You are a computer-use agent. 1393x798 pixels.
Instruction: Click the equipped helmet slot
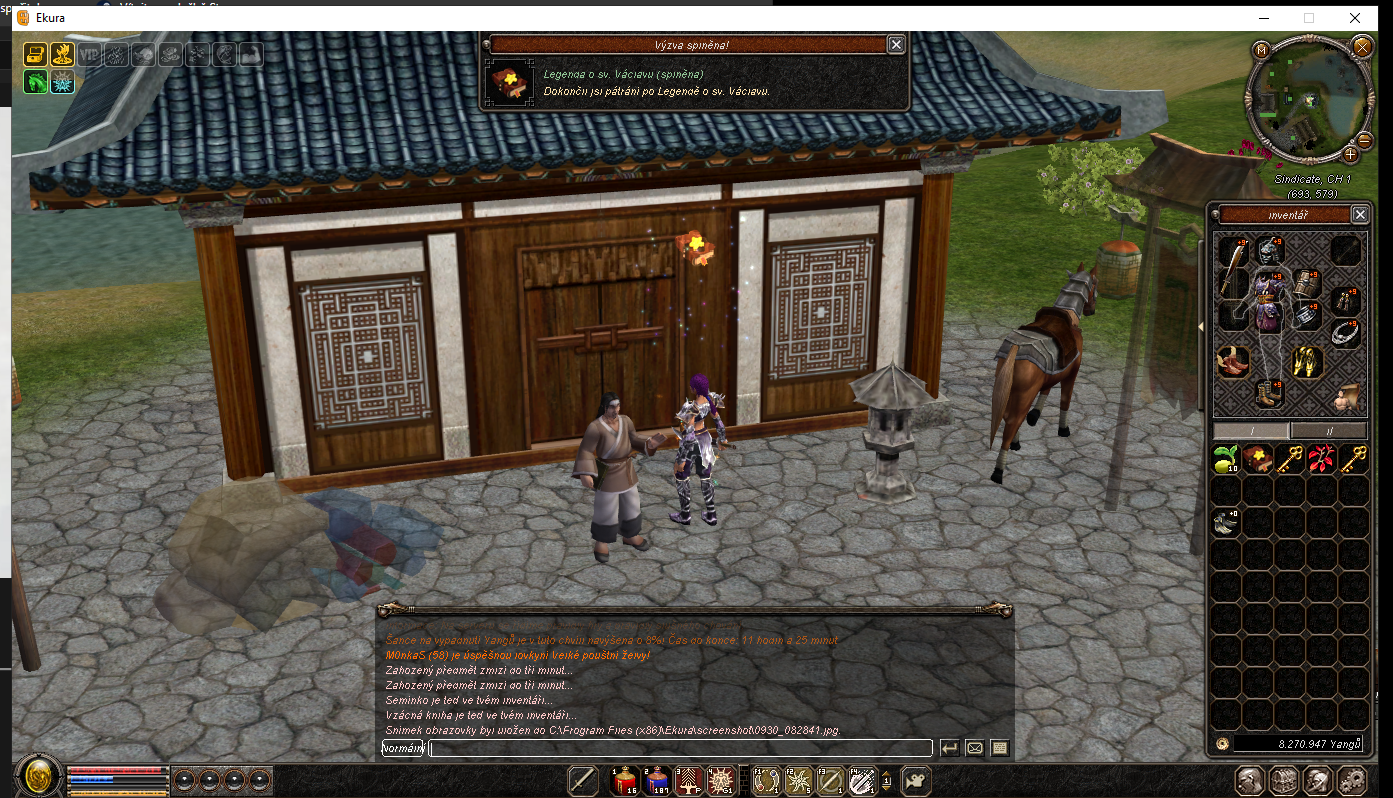(x=1270, y=250)
